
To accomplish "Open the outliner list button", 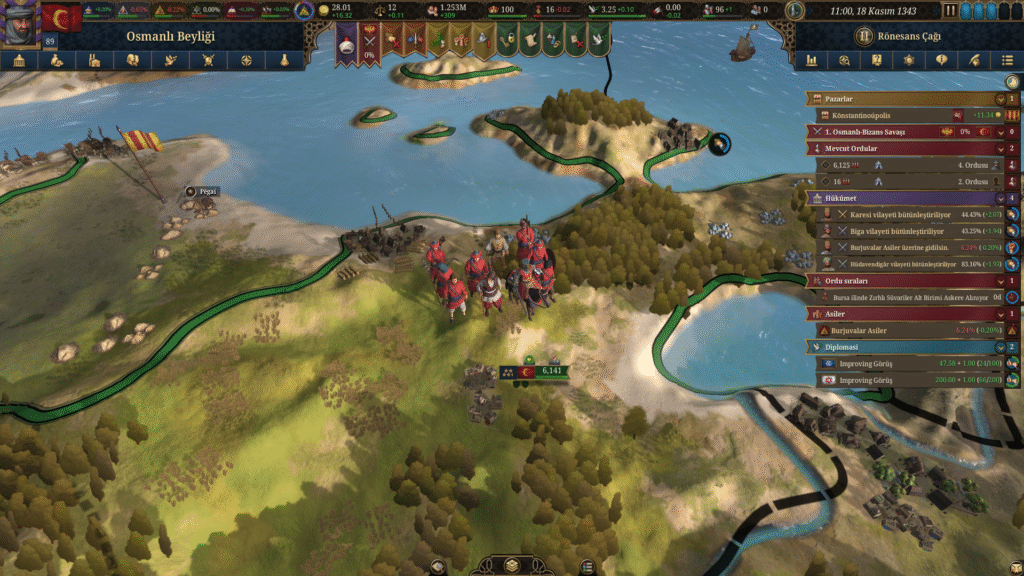I will coord(1007,60).
